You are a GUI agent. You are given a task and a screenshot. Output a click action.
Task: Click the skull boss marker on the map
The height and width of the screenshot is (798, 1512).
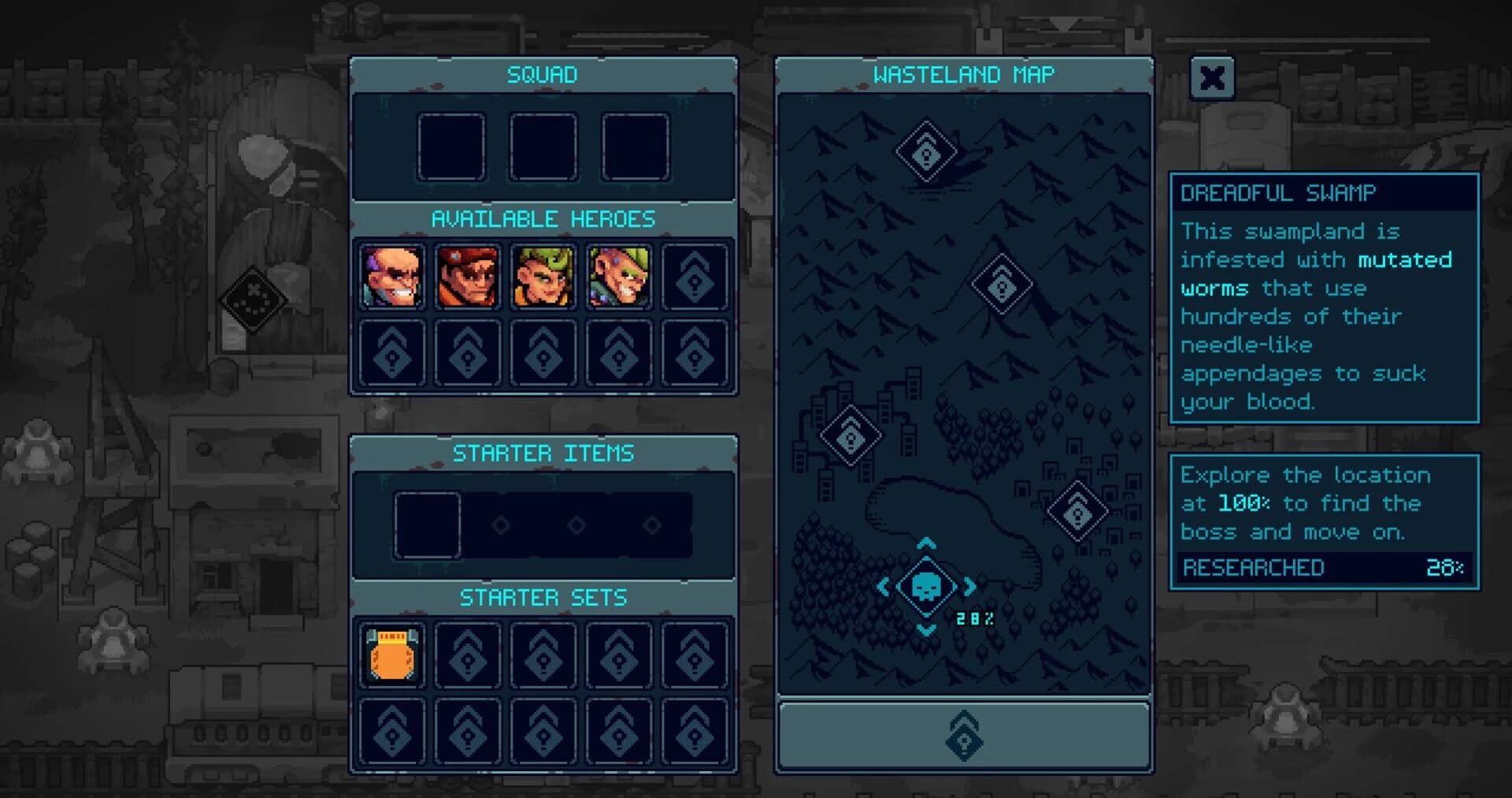925,587
